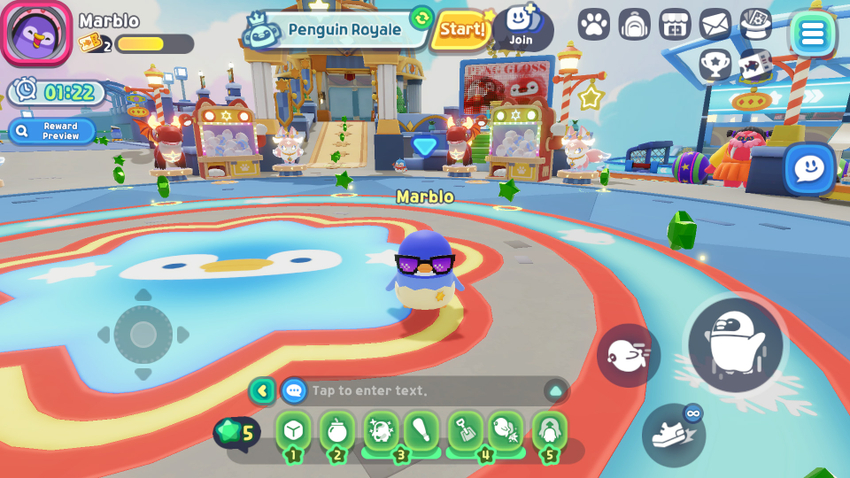This screenshot has width=850, height=478.
Task: Show the trophy achievements icon
Action: (x=715, y=64)
